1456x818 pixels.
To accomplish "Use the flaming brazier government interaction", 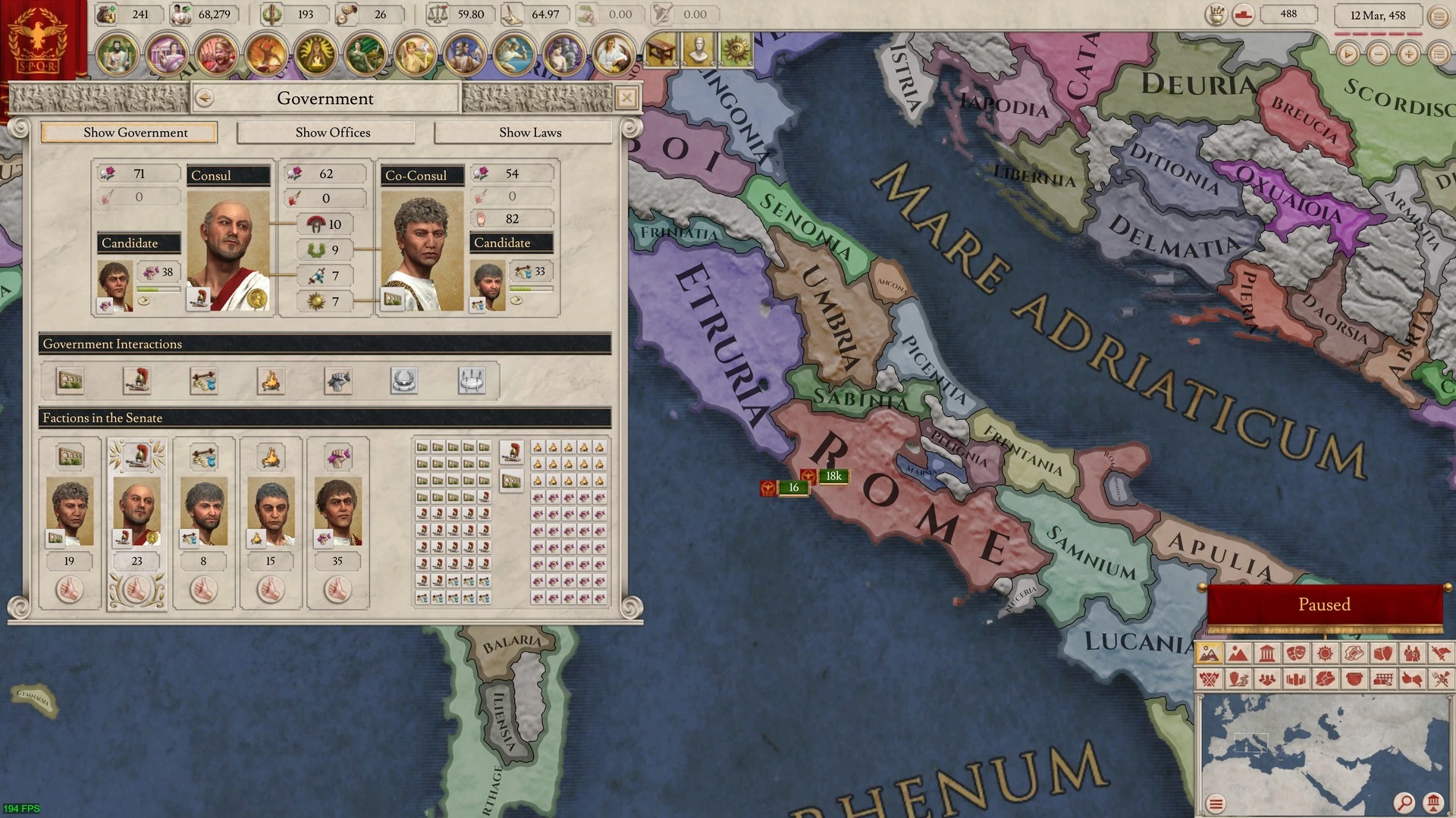I will coord(271,381).
